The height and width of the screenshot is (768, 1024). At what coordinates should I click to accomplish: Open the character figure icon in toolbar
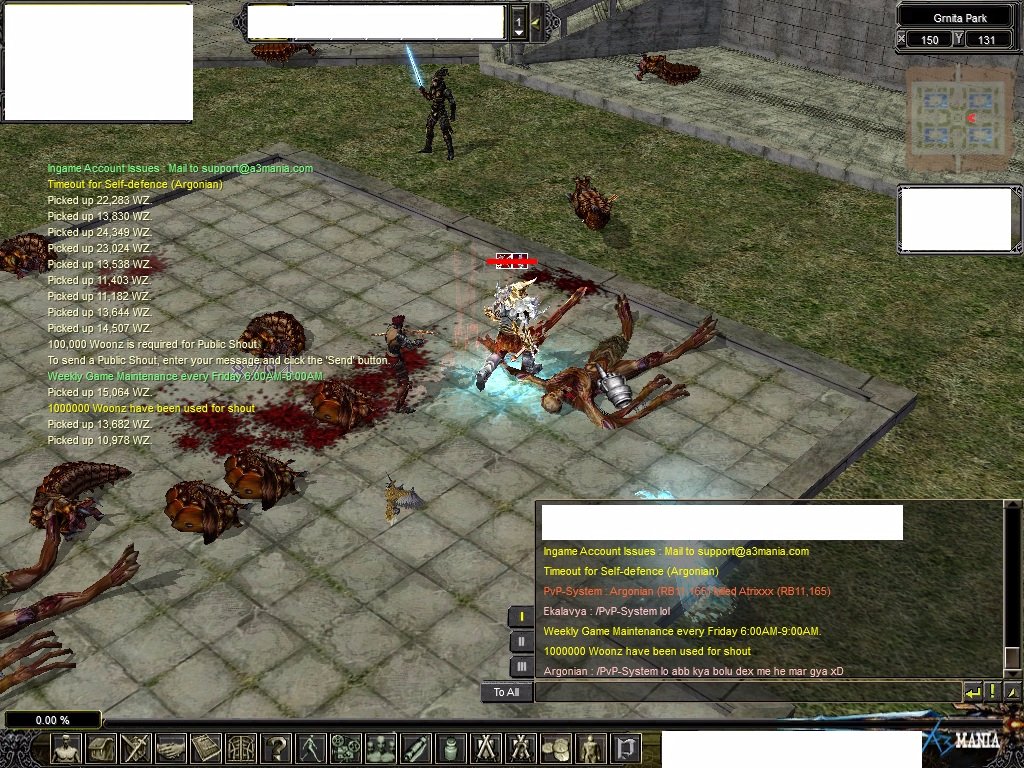click(66, 748)
